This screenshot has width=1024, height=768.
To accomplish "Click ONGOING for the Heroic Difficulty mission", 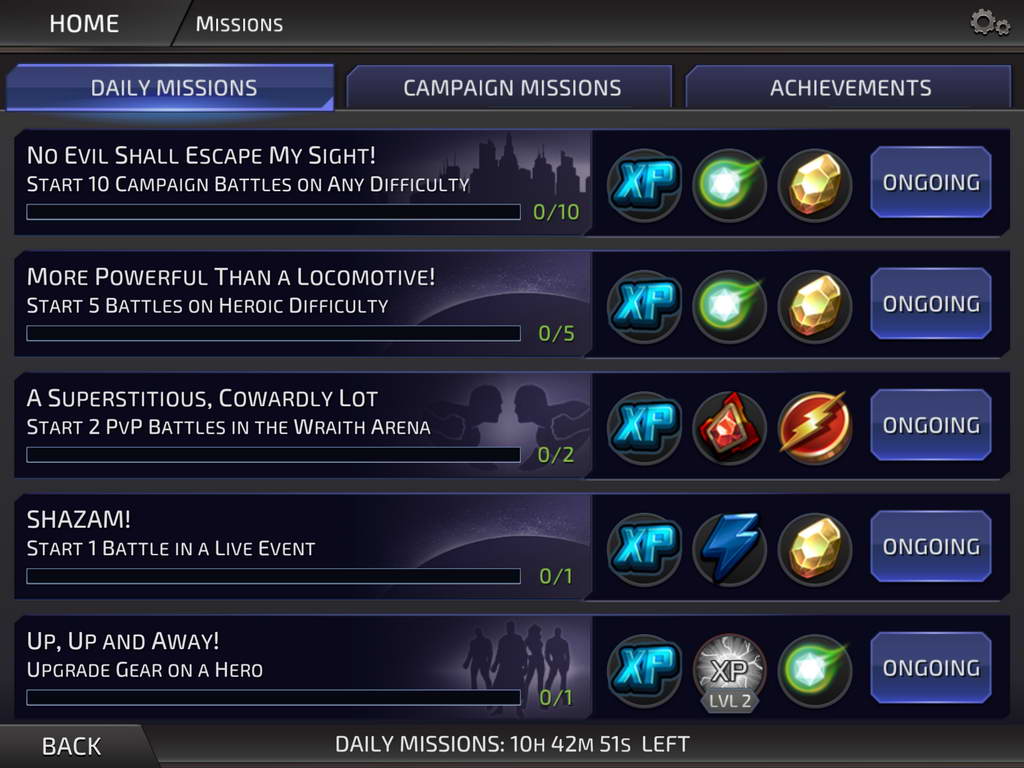I will 930,304.
